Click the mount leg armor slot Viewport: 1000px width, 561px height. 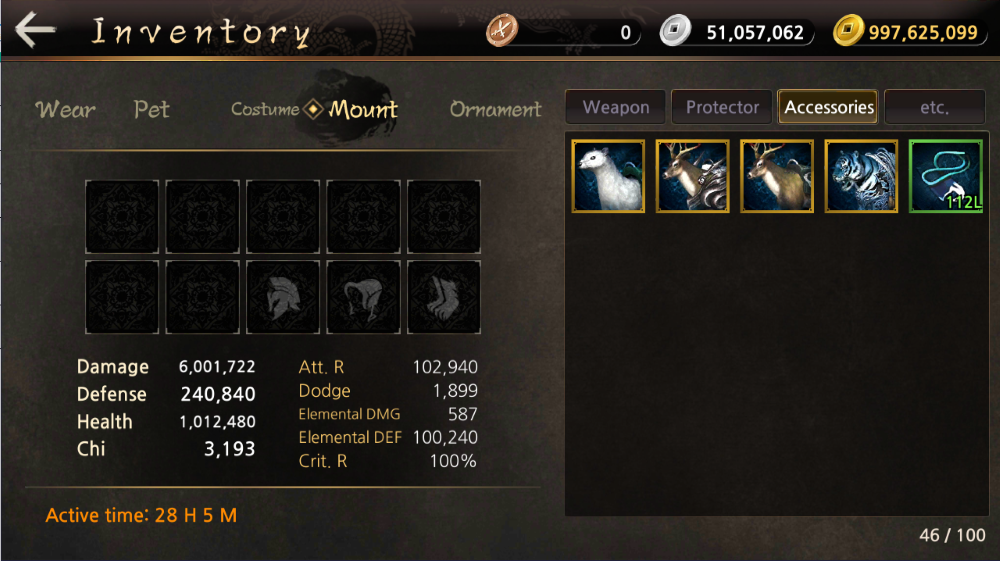(444, 297)
